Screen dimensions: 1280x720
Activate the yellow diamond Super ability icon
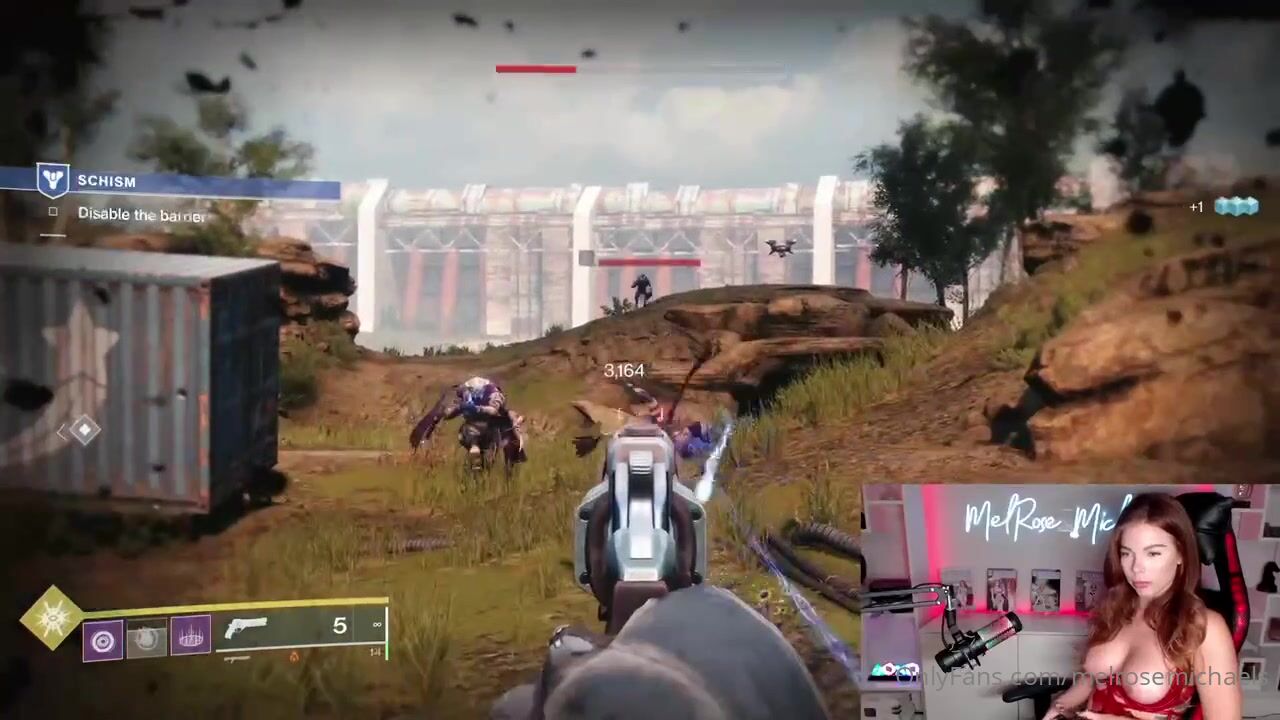(x=51, y=615)
